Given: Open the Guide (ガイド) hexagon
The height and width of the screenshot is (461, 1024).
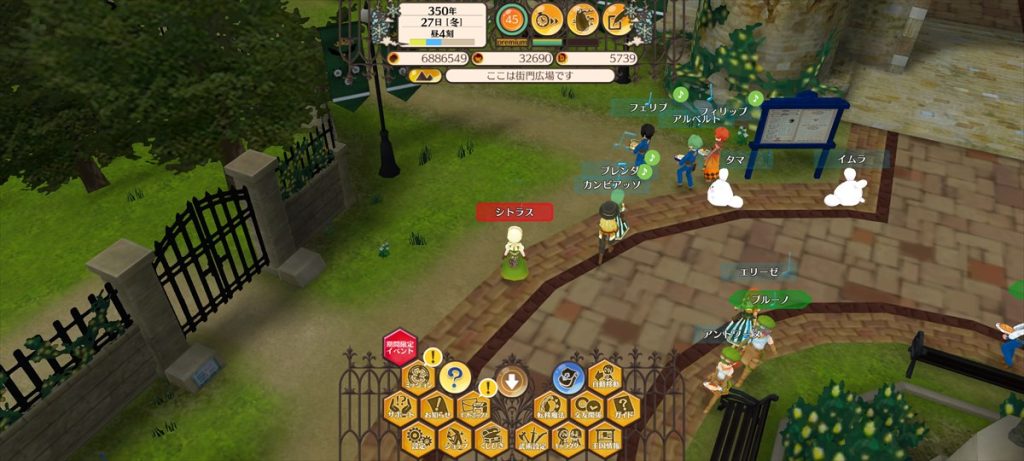Looking at the screenshot, I should (623, 407).
